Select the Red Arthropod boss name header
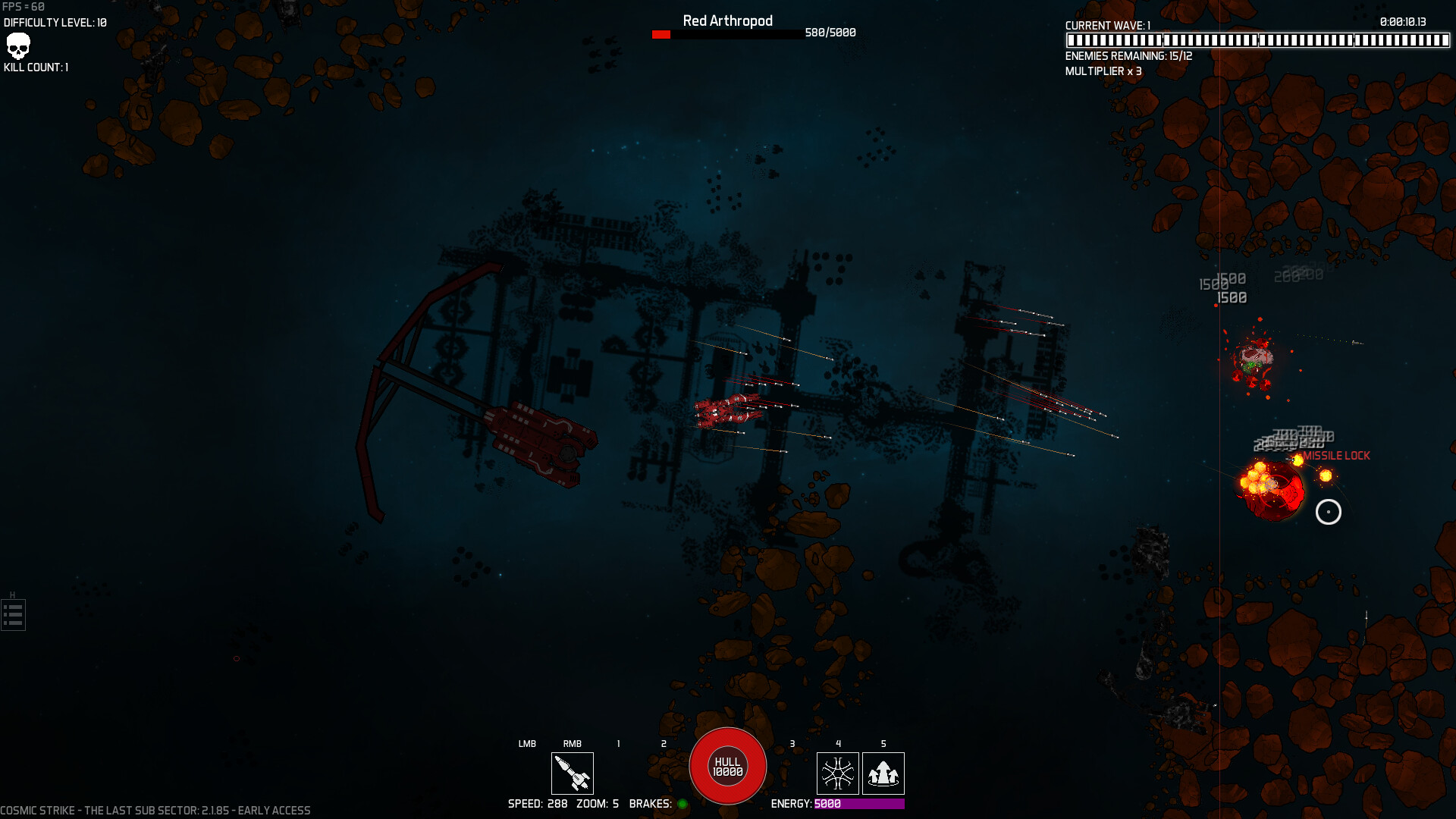 [x=726, y=20]
